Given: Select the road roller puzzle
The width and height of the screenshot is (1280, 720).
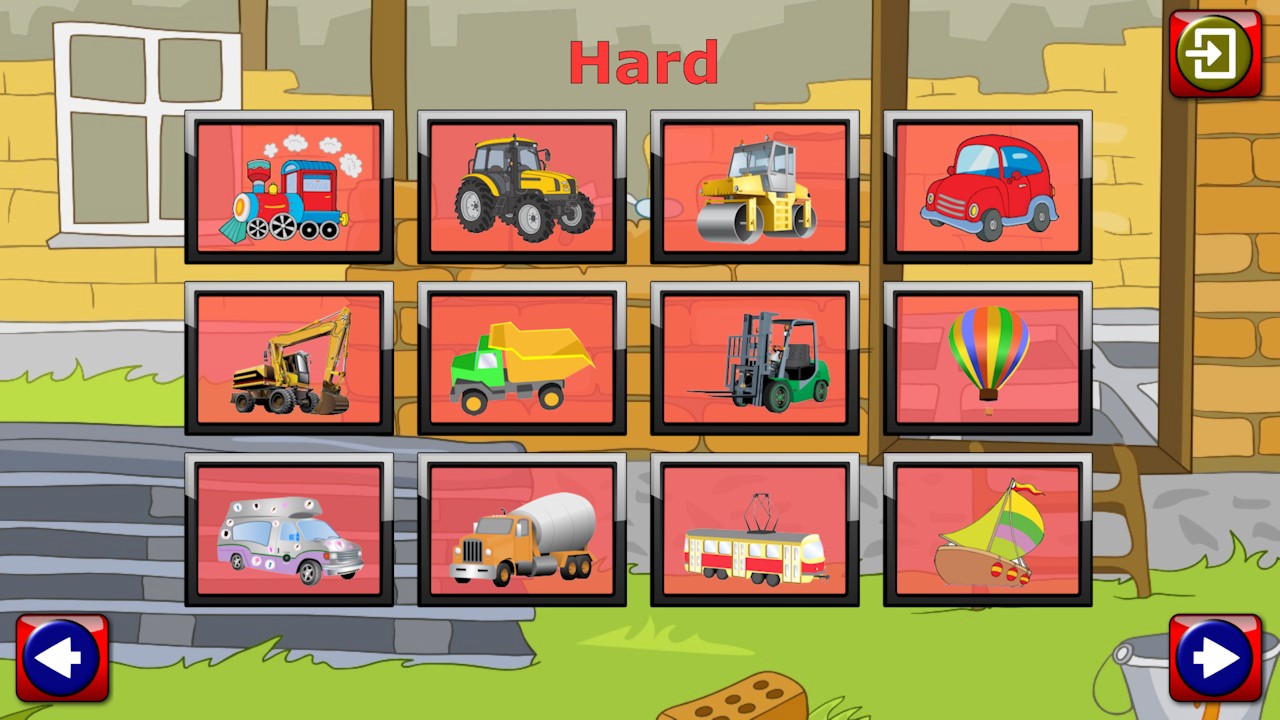Looking at the screenshot, I should tap(754, 188).
